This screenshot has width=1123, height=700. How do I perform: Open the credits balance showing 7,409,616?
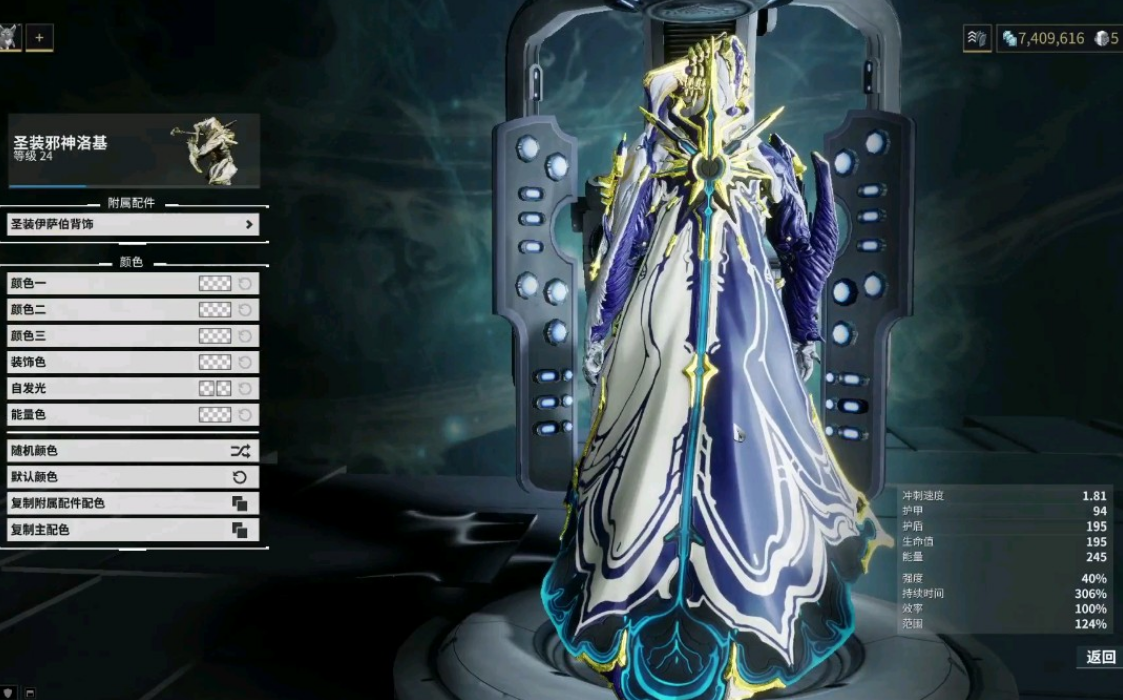[x=1043, y=39]
